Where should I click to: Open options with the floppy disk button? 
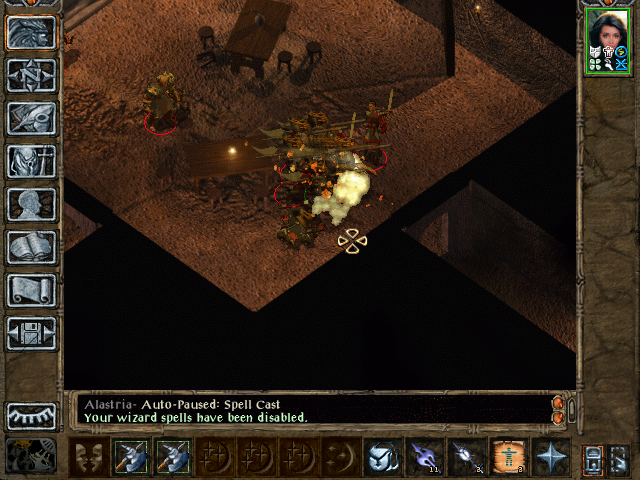point(31,333)
